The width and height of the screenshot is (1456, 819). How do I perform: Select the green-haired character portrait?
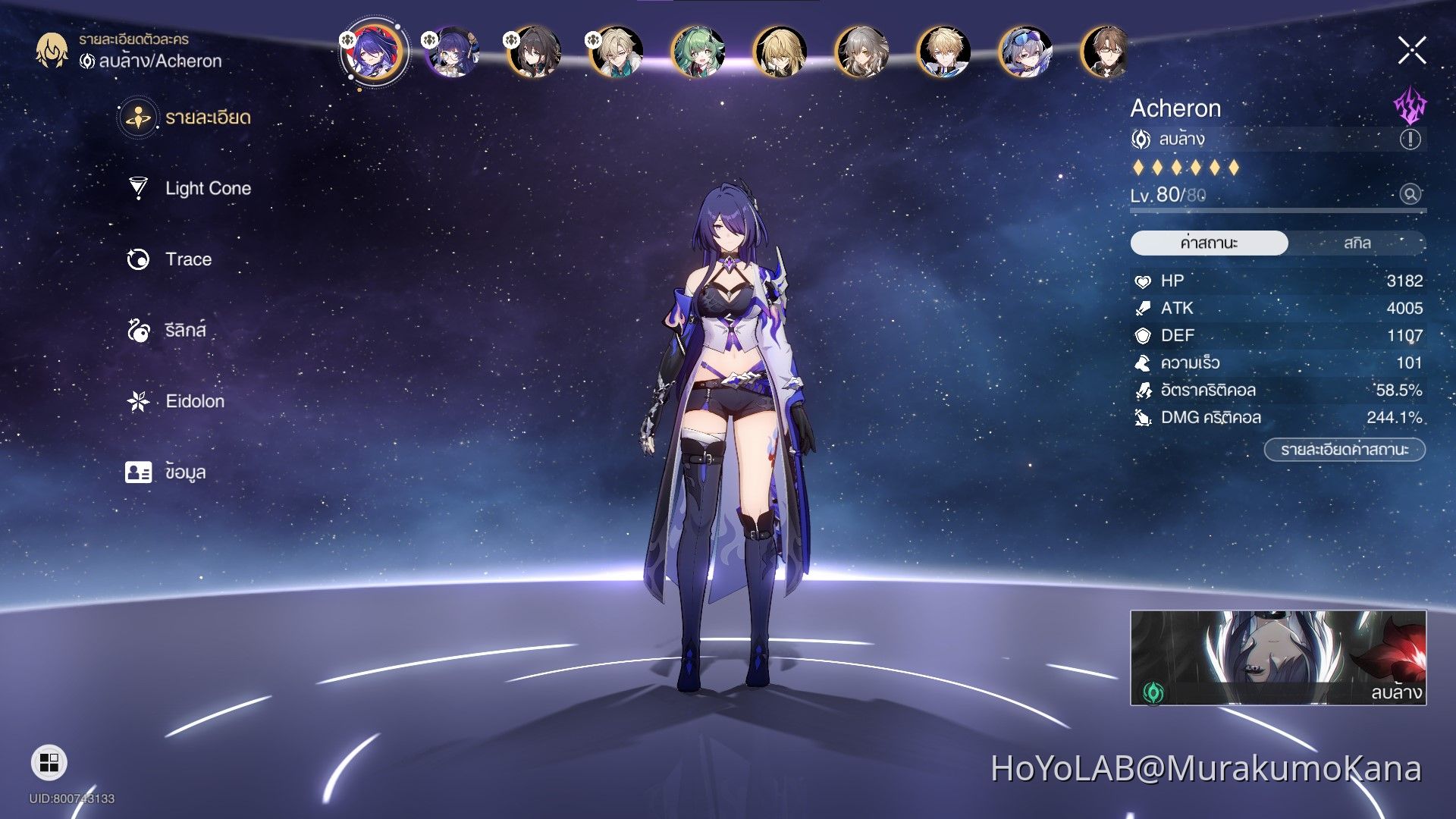pyautogui.click(x=698, y=52)
